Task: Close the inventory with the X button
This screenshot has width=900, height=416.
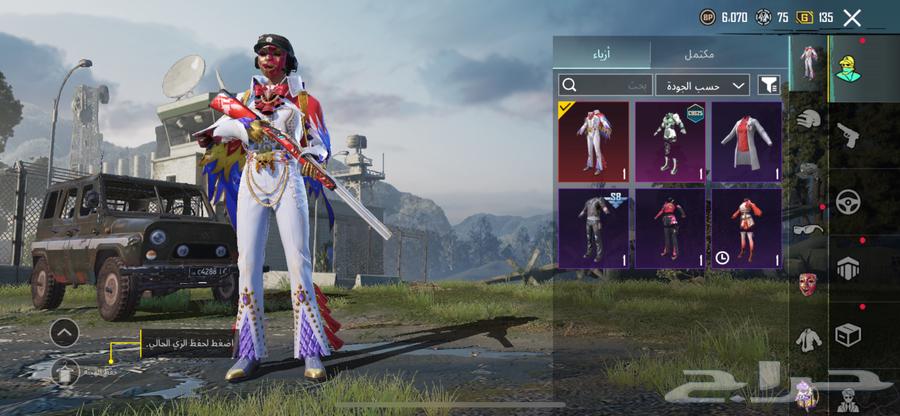Action: tap(852, 17)
